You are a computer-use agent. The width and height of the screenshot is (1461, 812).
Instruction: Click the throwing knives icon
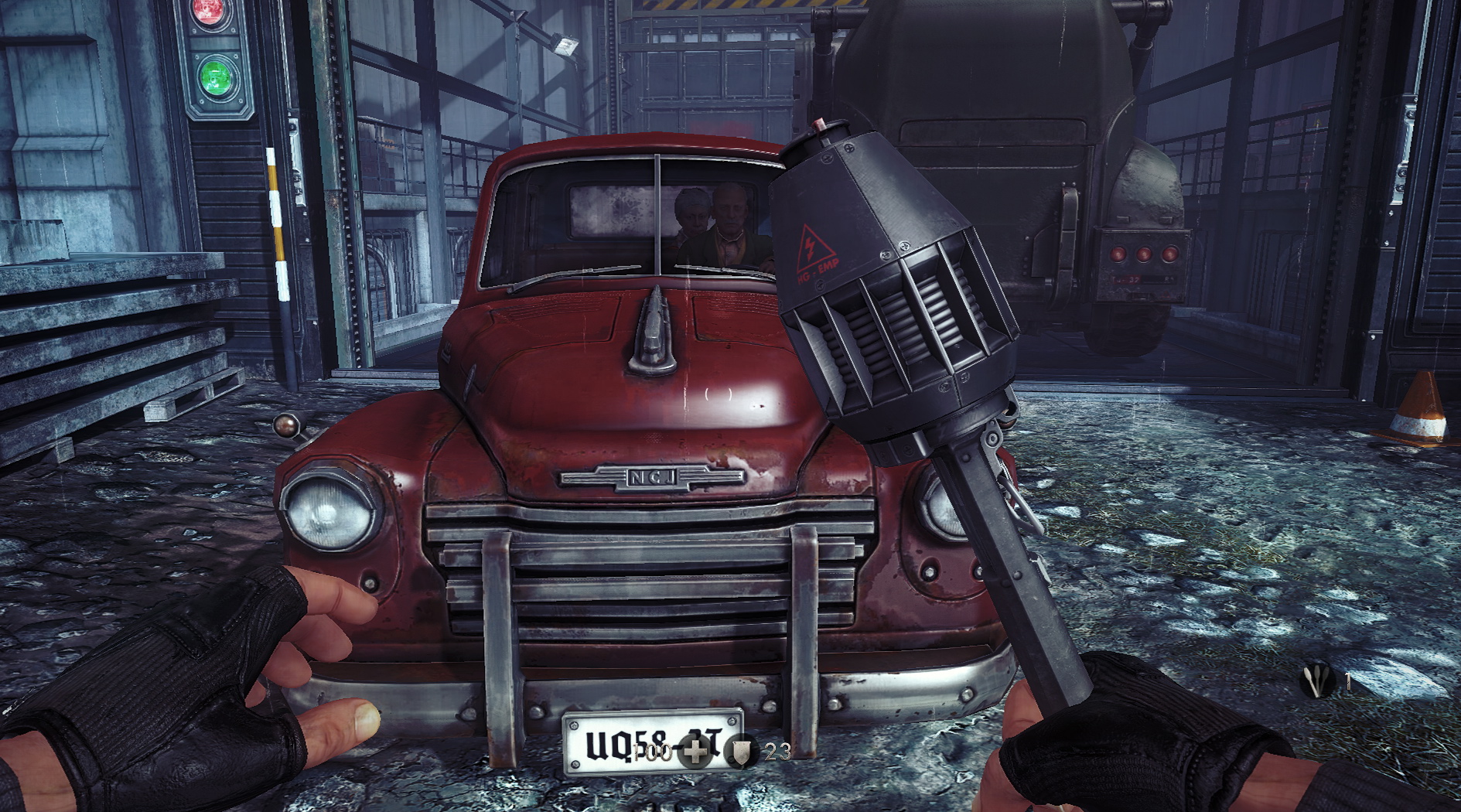pyautogui.click(x=1317, y=681)
